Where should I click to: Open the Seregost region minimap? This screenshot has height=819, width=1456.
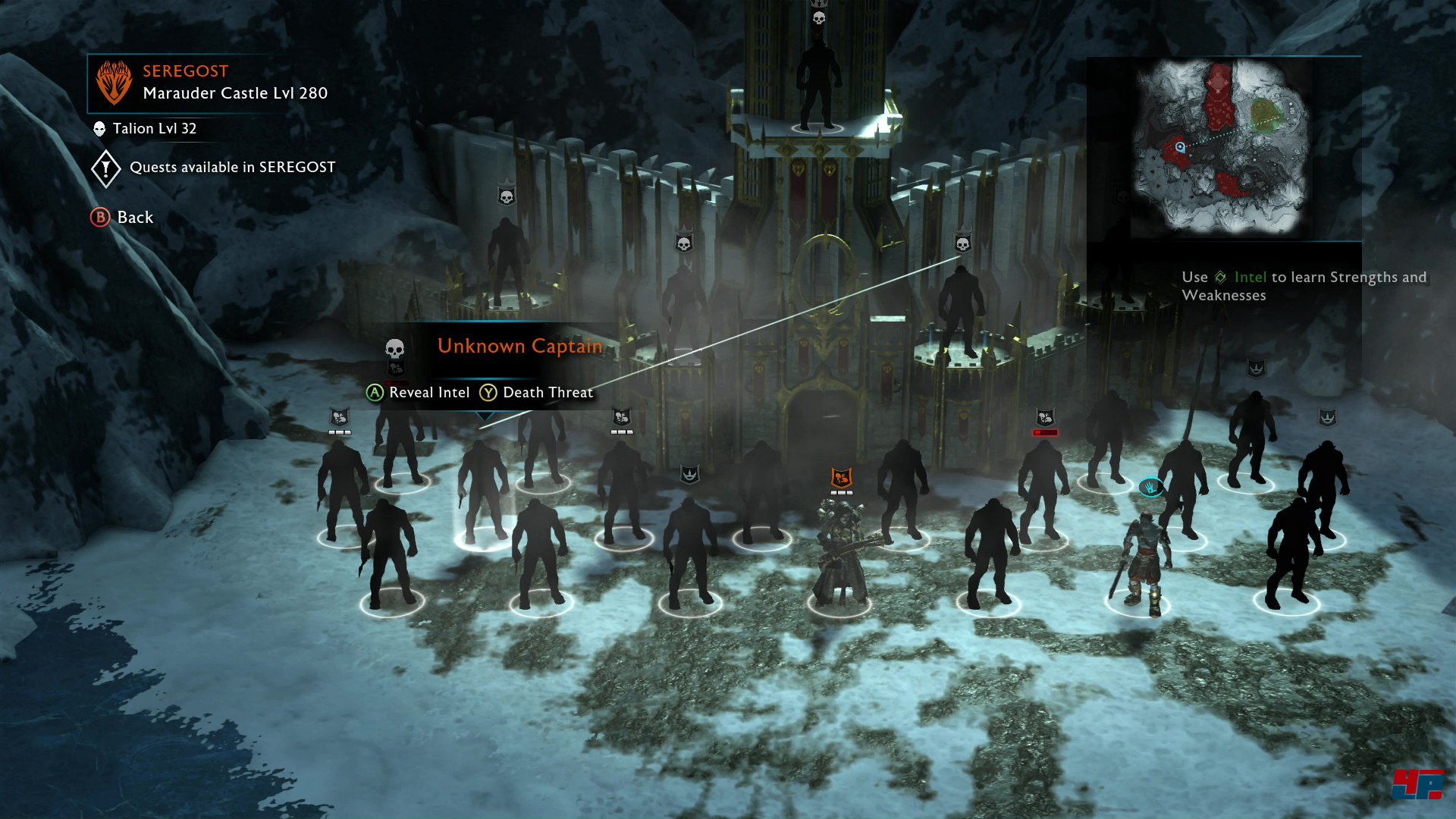click(x=1223, y=148)
